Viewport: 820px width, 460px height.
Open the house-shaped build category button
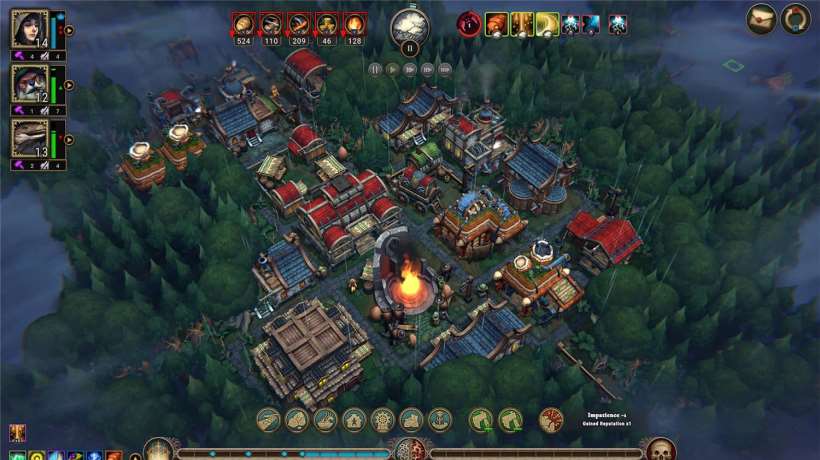point(355,420)
